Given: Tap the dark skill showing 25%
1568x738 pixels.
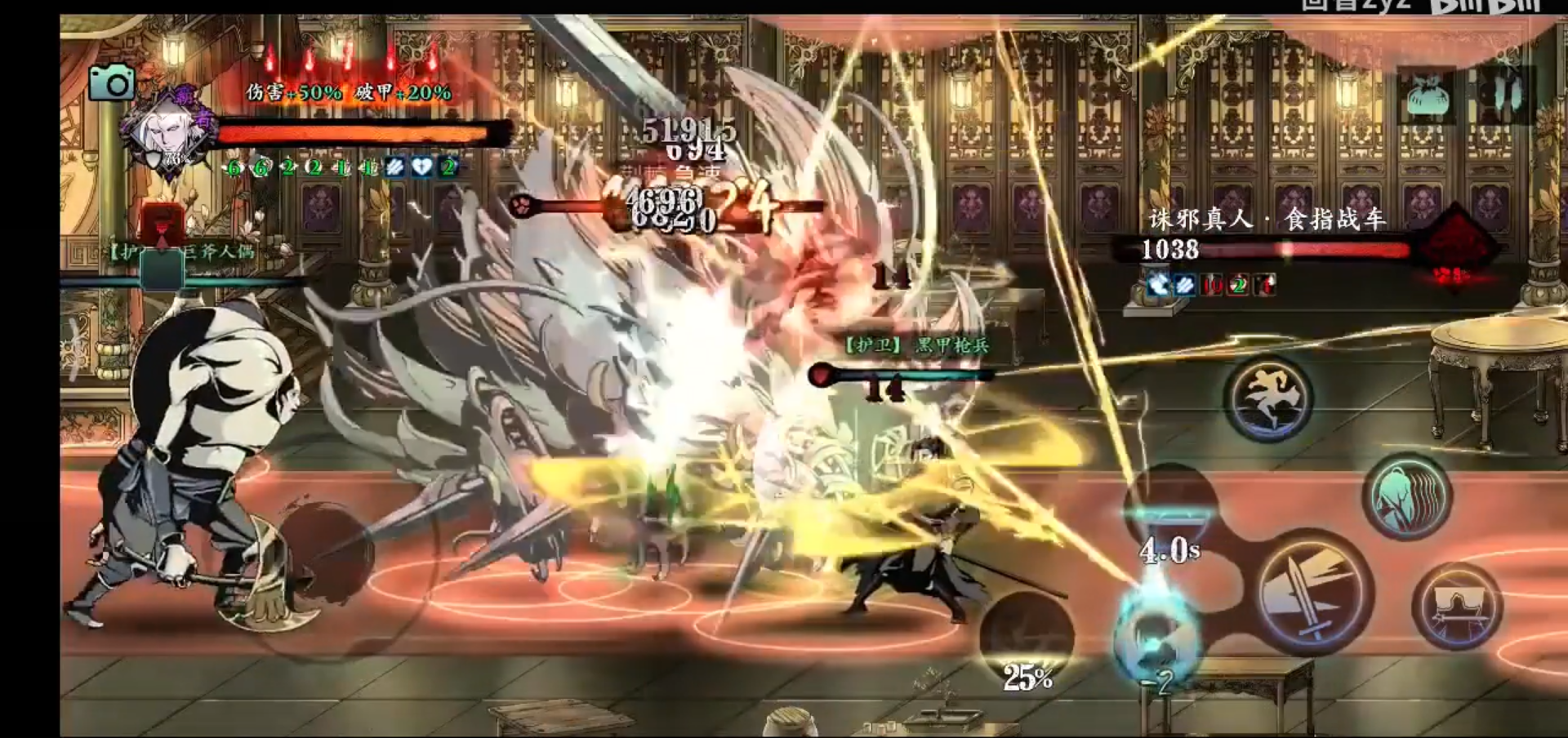Looking at the screenshot, I should (1026, 639).
